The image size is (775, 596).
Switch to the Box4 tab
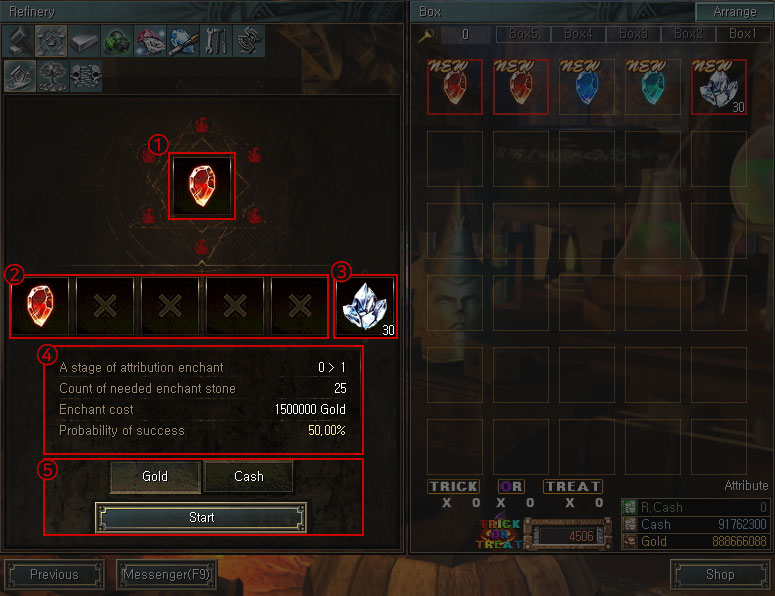[x=578, y=34]
